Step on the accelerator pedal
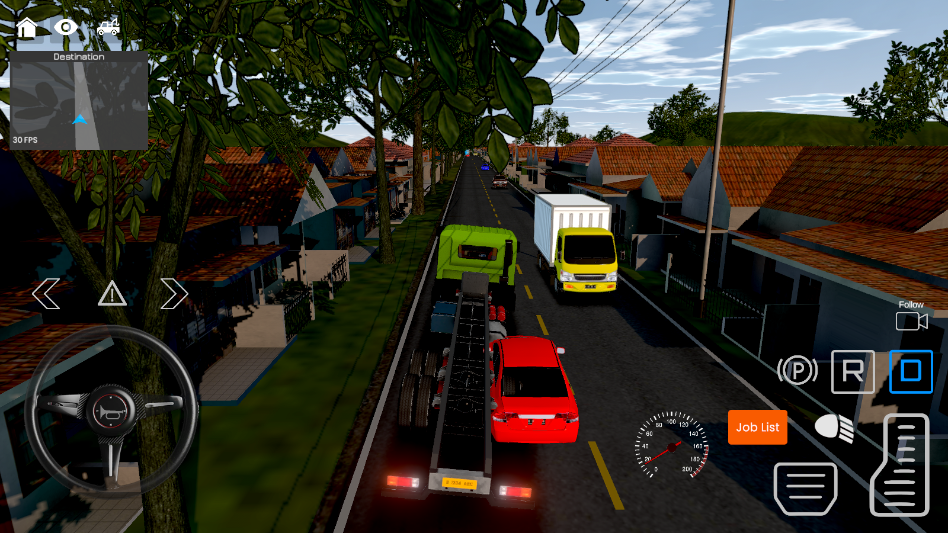This screenshot has height=533, width=948. pos(899,464)
